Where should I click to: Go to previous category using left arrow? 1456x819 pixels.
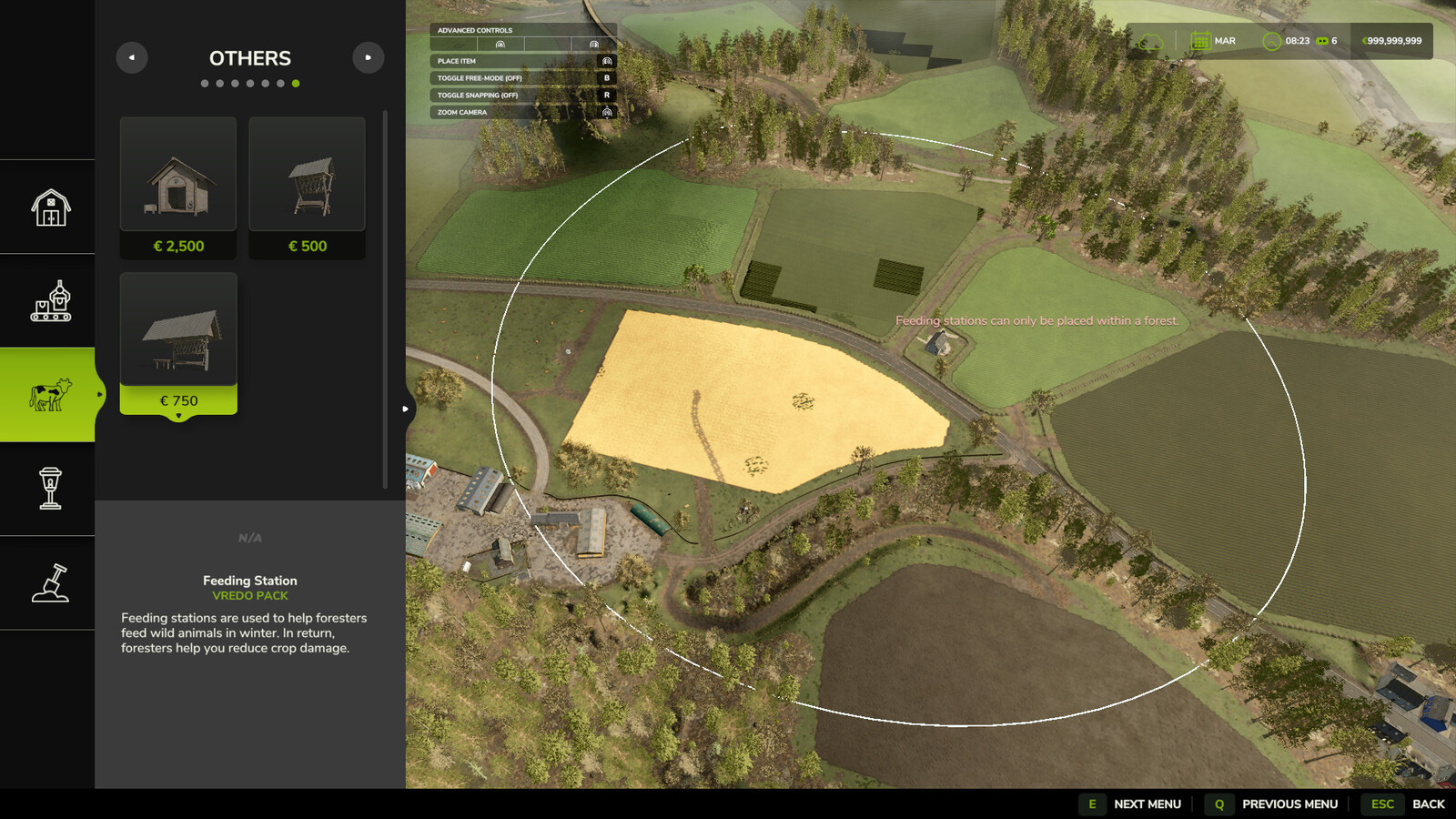[132, 57]
